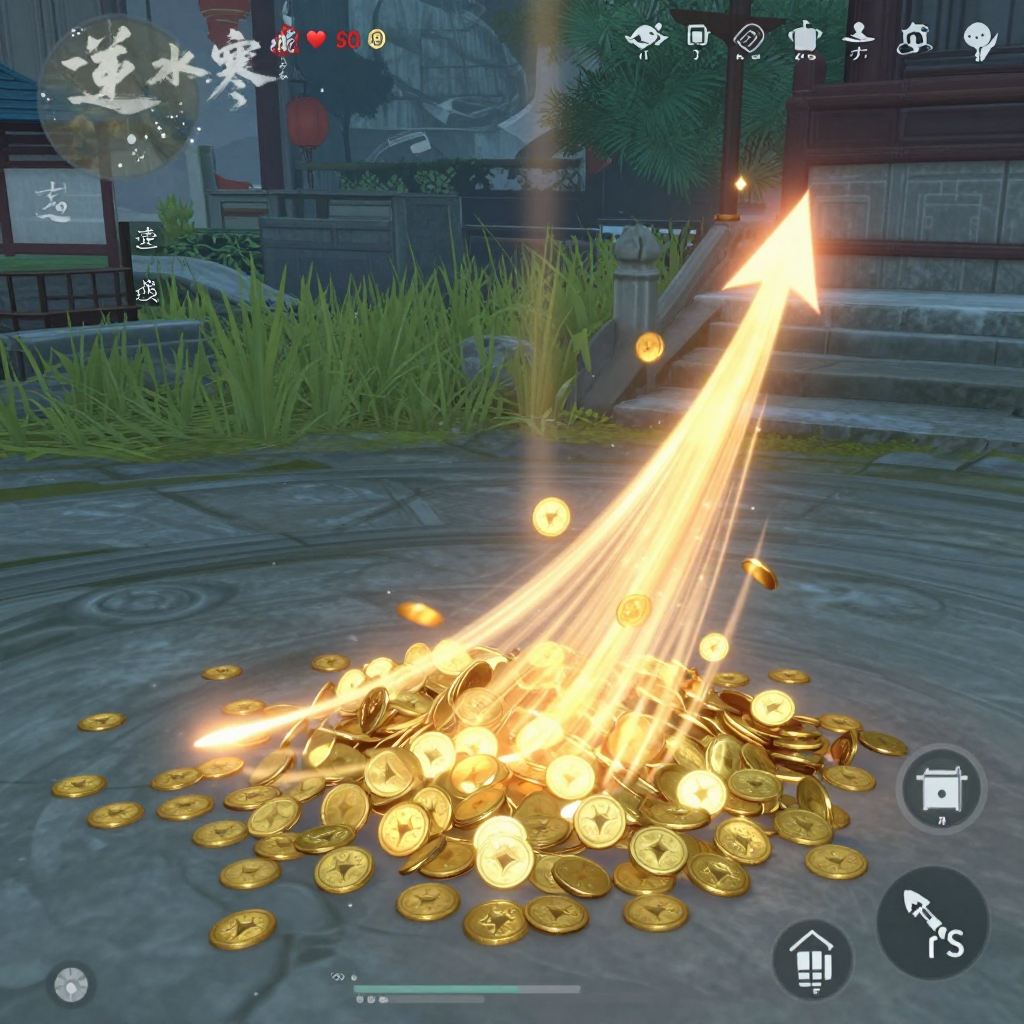This screenshot has height=1024, width=1024.
Task: Tap the house-shaped round button
Action: pyautogui.click(x=812, y=959)
